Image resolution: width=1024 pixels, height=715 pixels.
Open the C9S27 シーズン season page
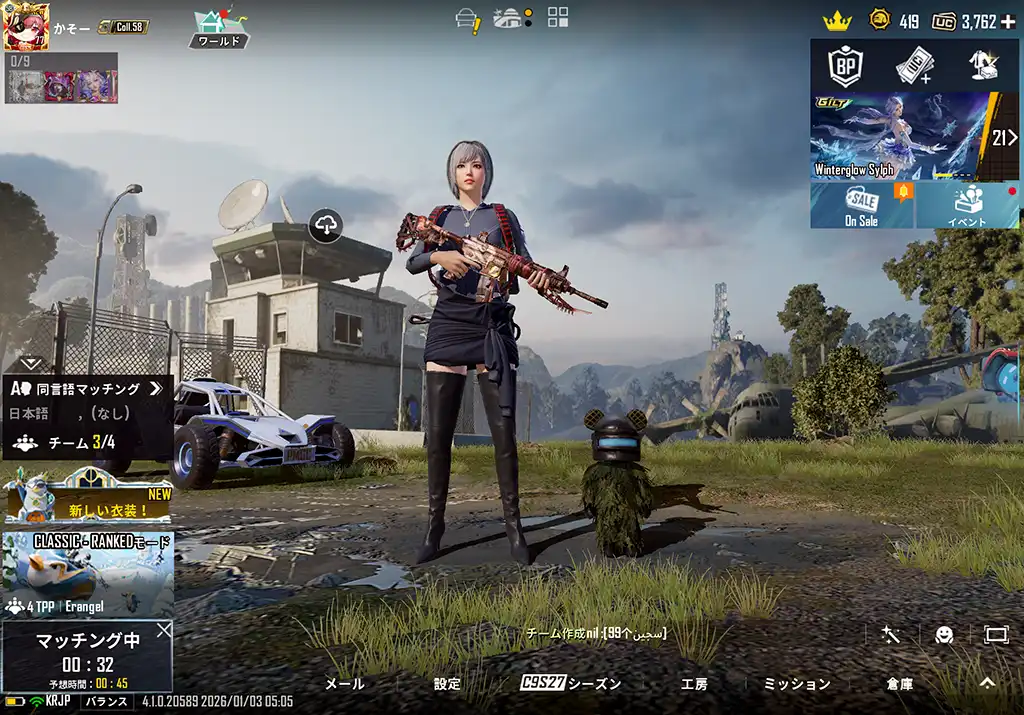coord(571,684)
